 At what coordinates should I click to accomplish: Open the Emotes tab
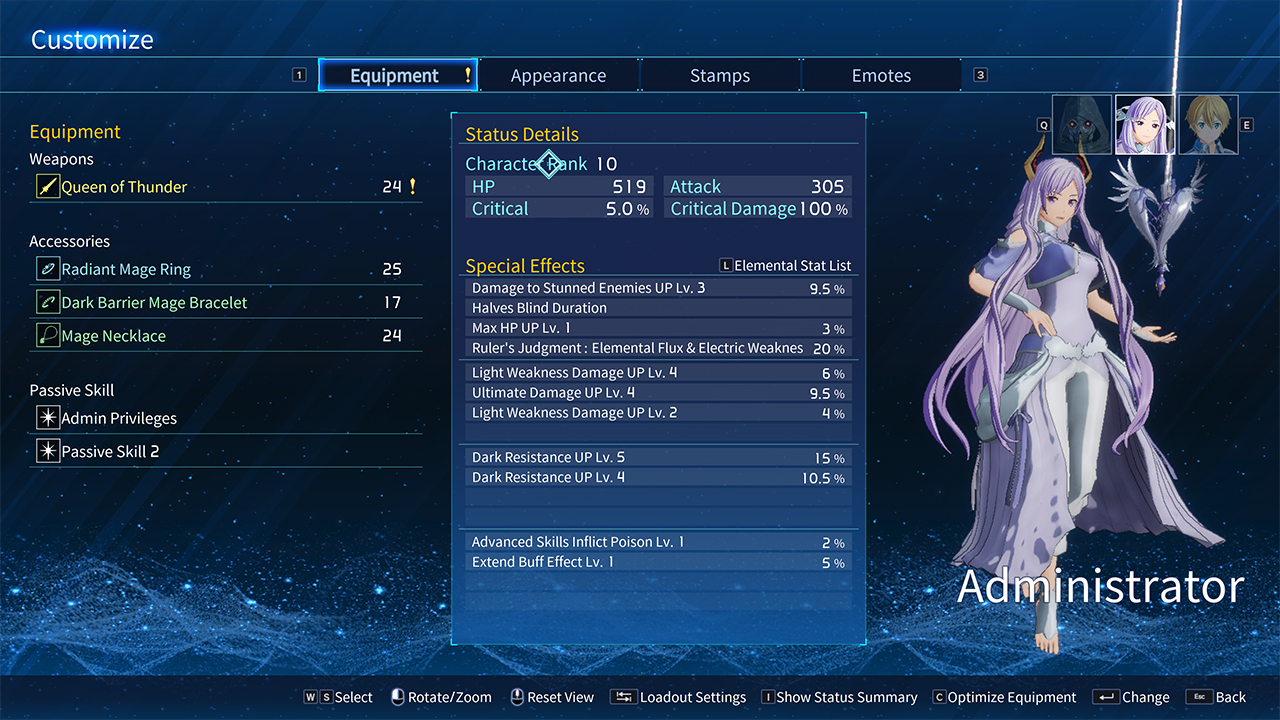881,76
